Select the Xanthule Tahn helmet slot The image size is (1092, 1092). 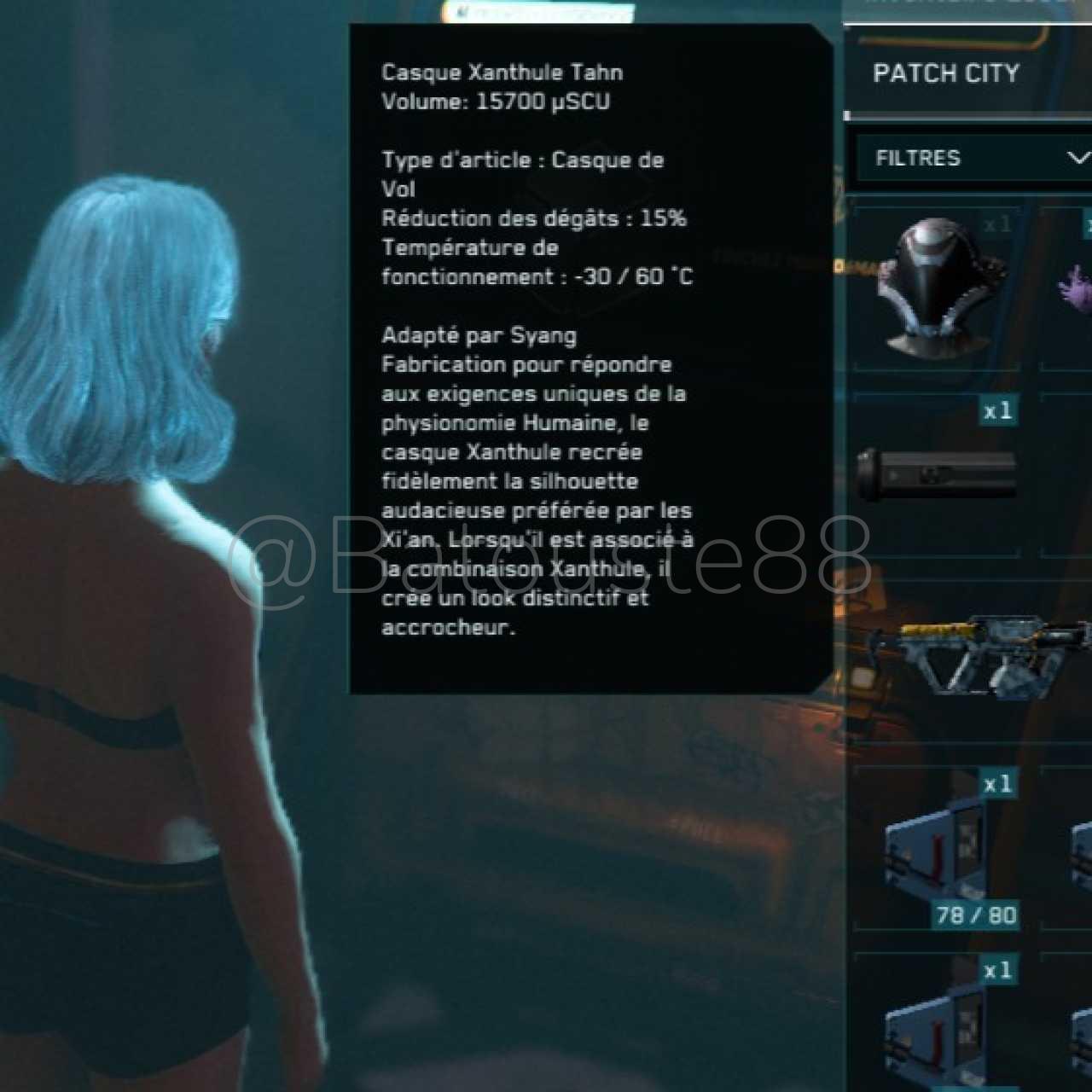coord(938,287)
